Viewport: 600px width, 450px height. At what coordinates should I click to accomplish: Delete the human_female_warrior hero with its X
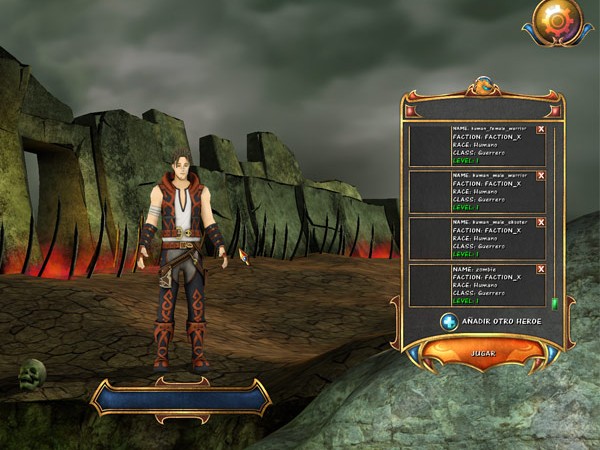pos(541,129)
